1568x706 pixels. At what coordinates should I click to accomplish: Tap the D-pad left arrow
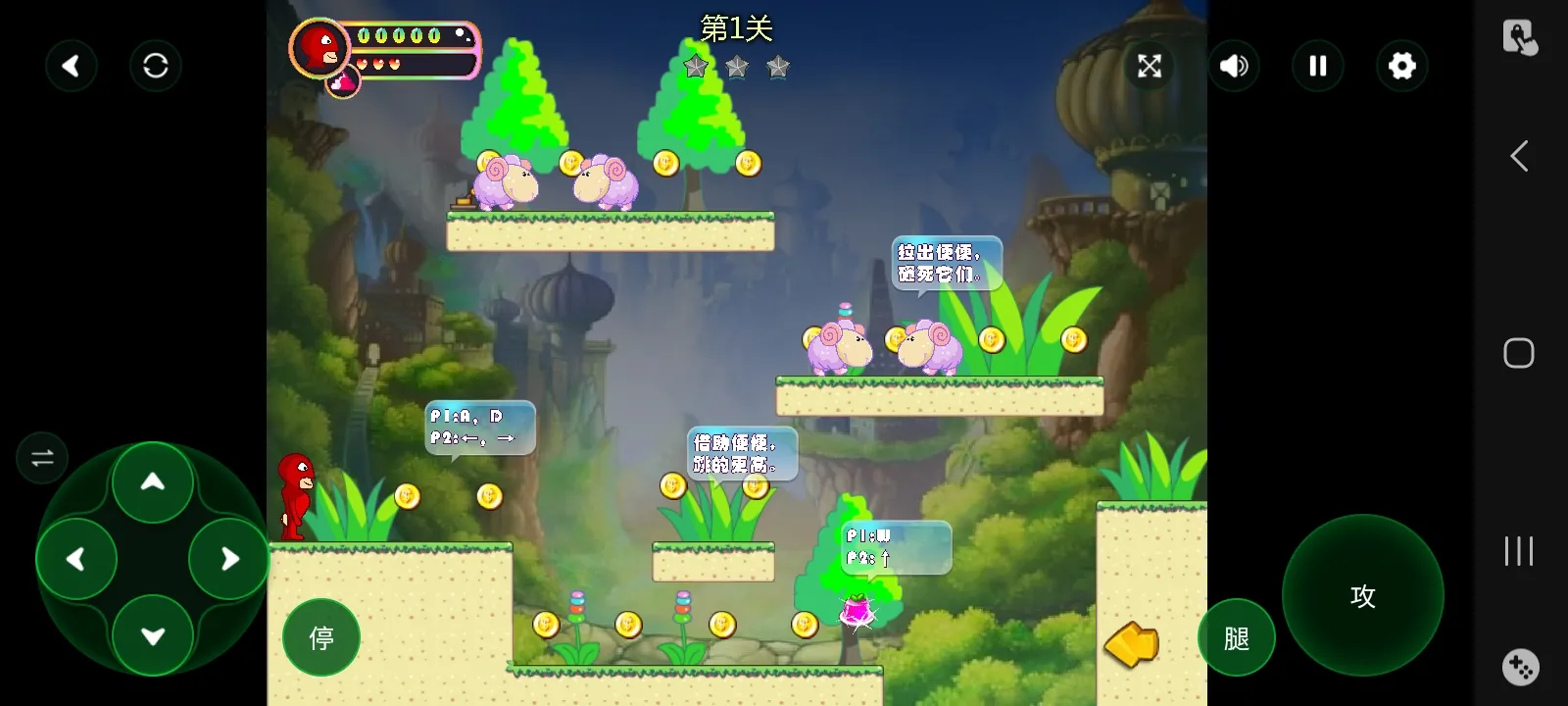[x=76, y=559]
